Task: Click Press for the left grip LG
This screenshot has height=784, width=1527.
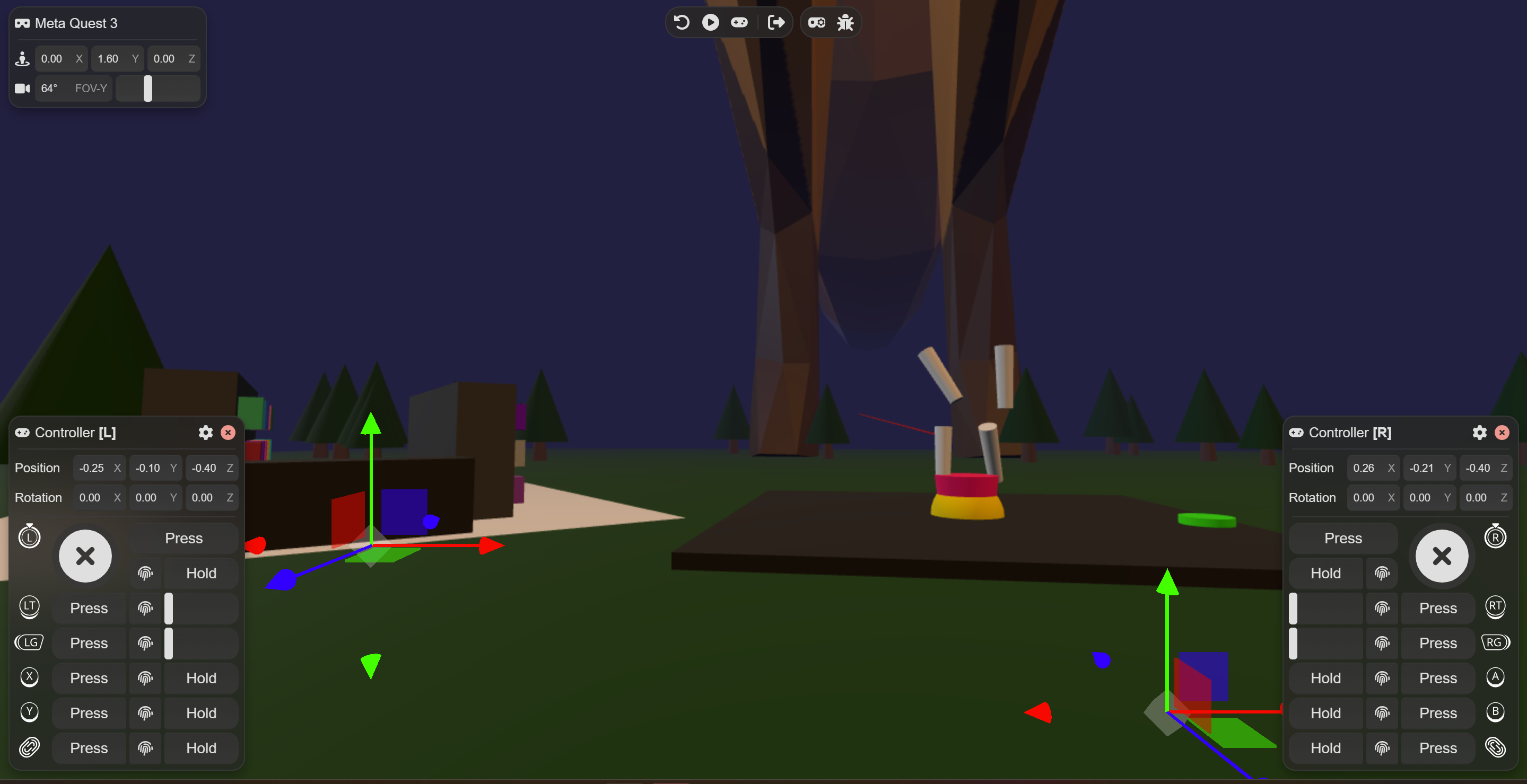Action: click(89, 643)
